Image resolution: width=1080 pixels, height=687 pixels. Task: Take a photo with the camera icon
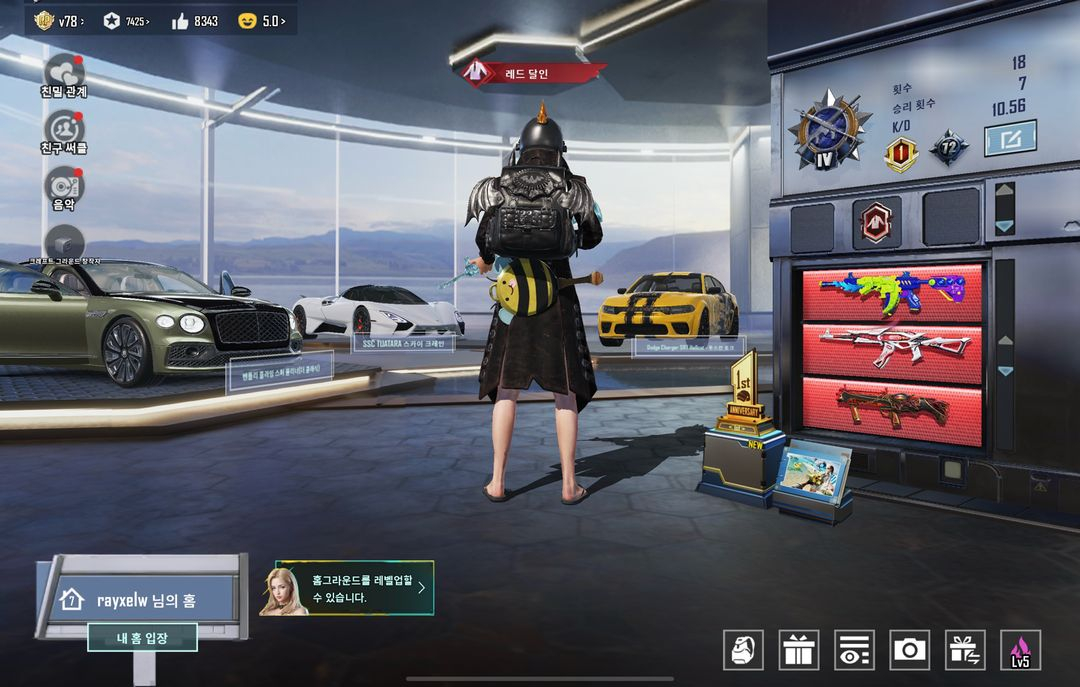pos(909,650)
